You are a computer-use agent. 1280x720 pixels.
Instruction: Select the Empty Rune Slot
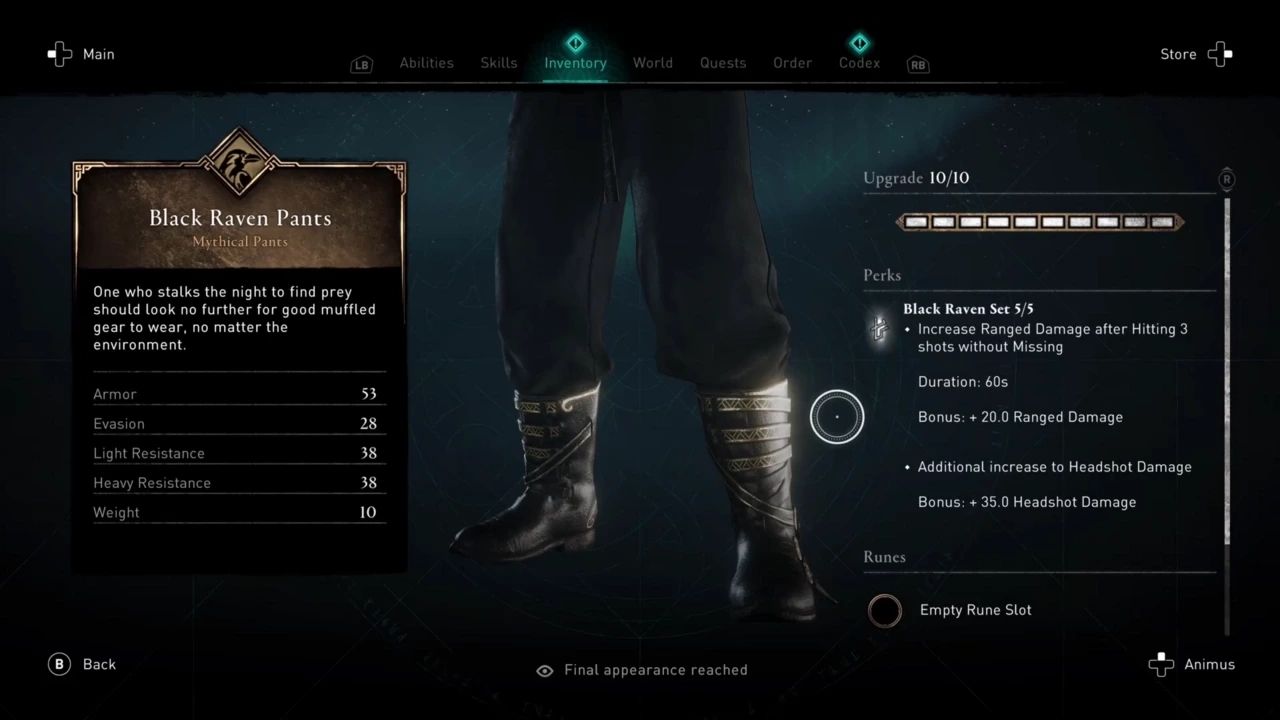tap(884, 610)
